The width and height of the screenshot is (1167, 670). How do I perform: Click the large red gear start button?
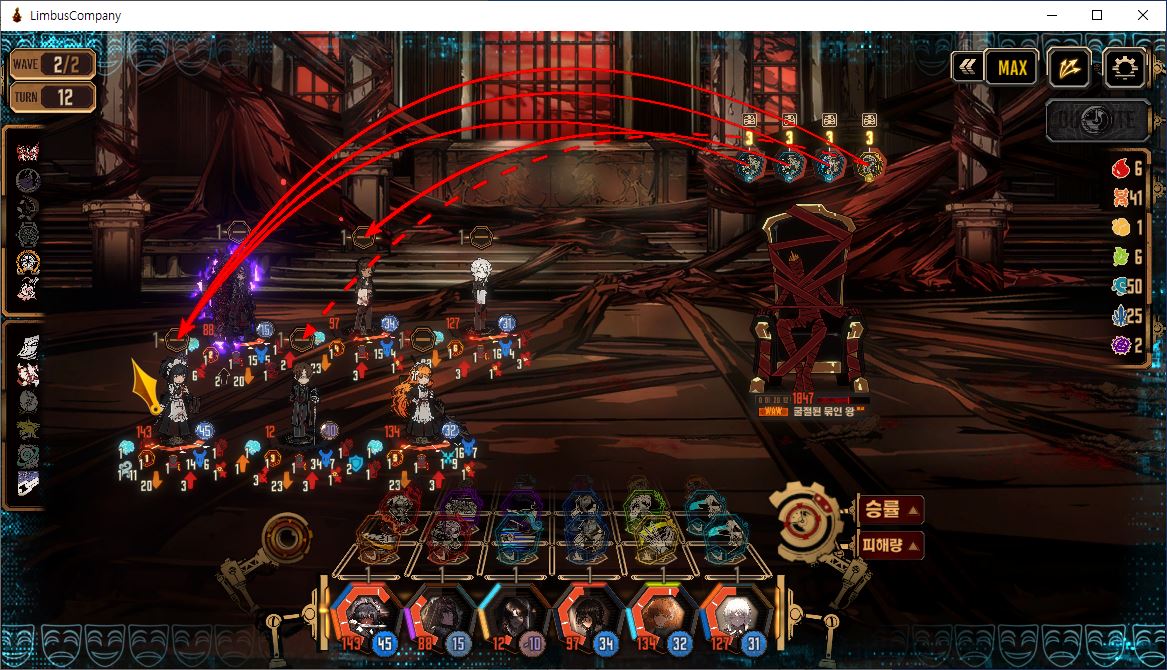[x=808, y=520]
